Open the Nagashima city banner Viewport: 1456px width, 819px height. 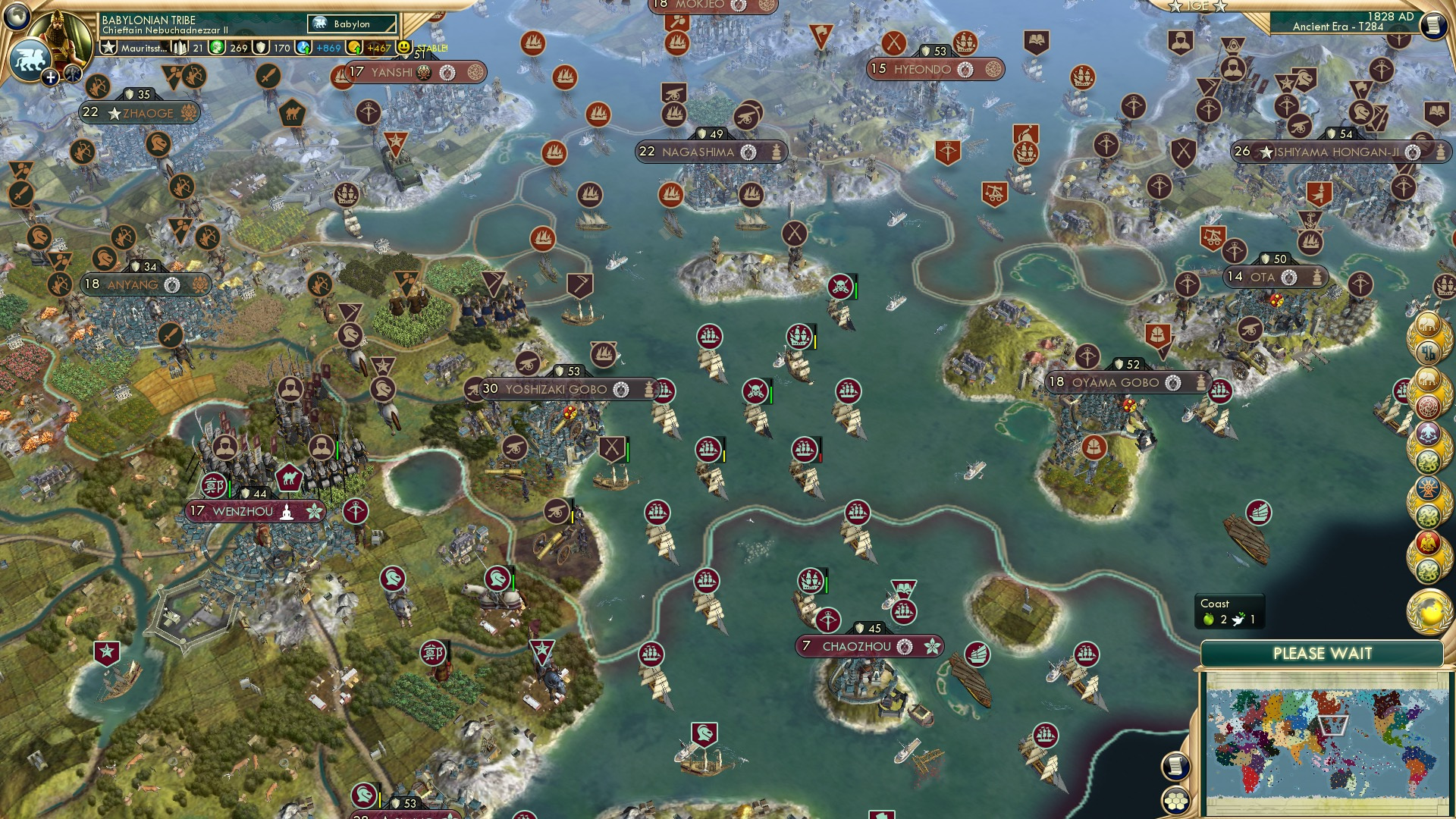click(x=698, y=152)
